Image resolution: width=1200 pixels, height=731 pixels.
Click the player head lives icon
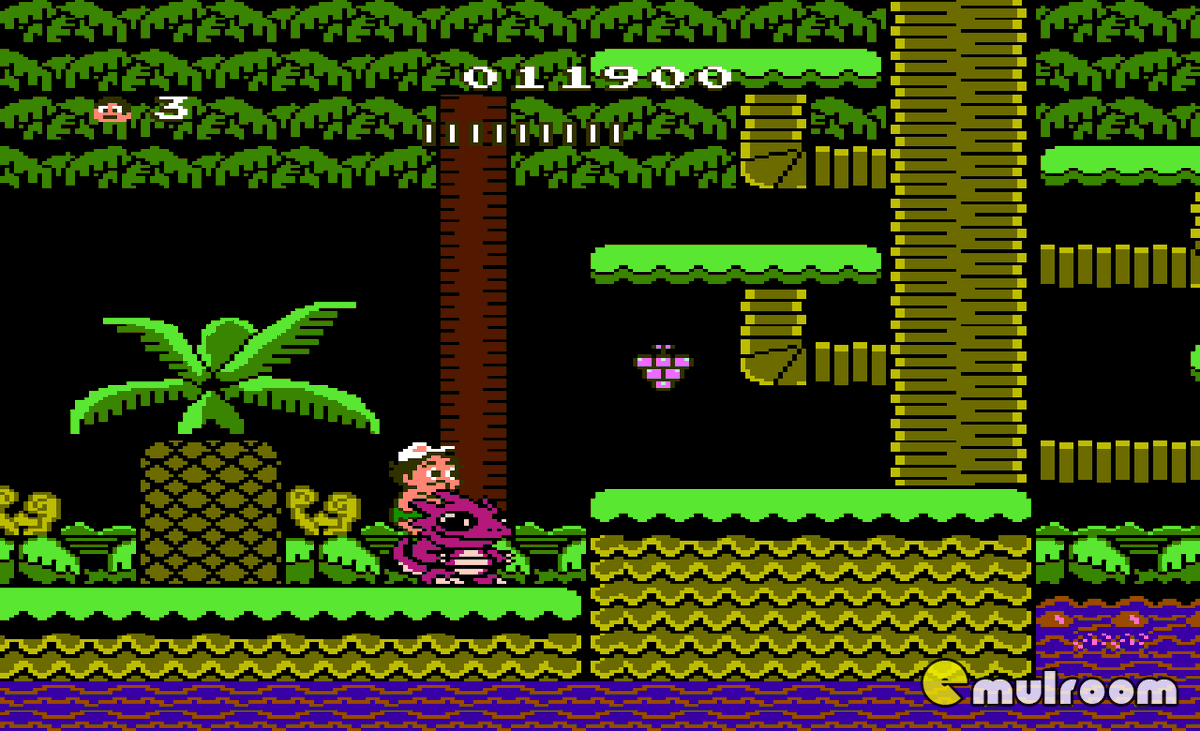pyautogui.click(x=112, y=110)
